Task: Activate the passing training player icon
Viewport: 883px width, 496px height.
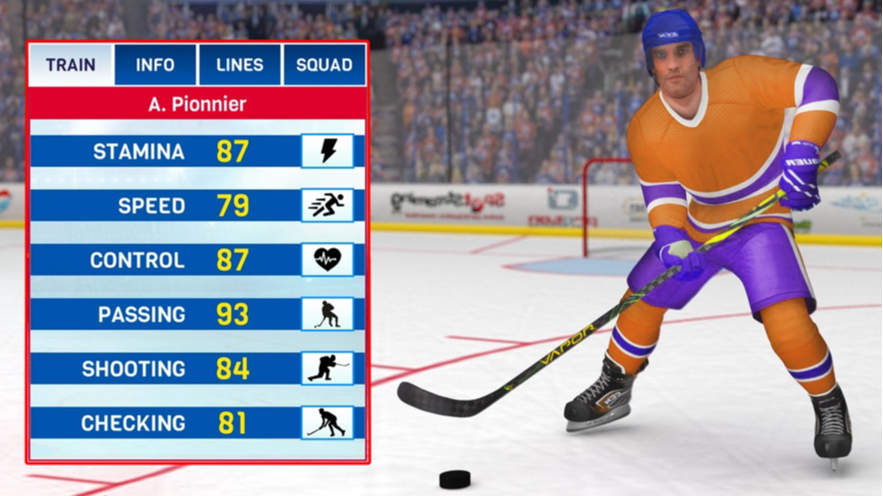Action: (327, 314)
